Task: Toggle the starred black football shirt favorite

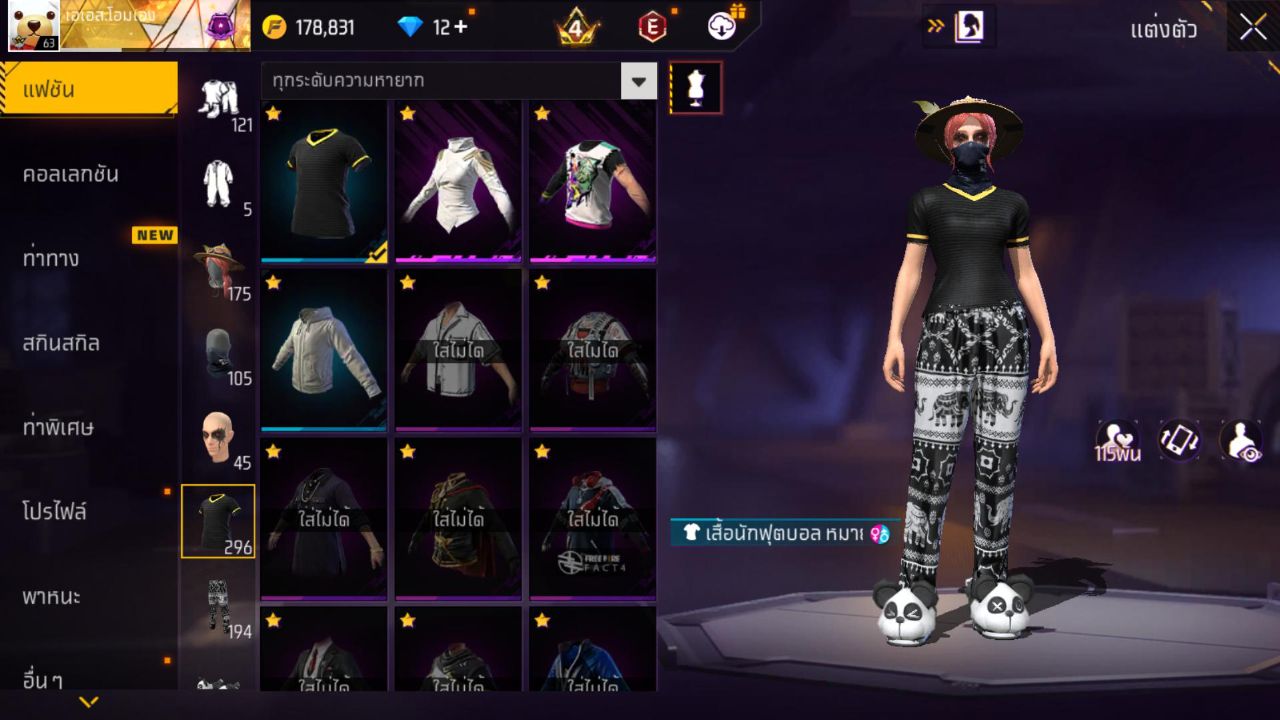Action: point(273,117)
